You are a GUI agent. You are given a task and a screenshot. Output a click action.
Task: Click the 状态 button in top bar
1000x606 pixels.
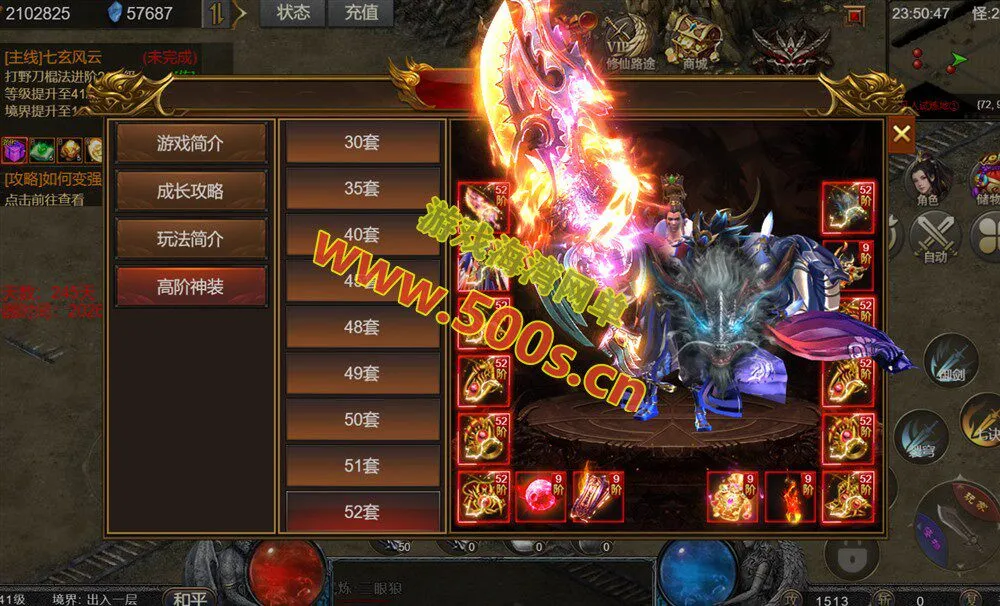(x=293, y=13)
